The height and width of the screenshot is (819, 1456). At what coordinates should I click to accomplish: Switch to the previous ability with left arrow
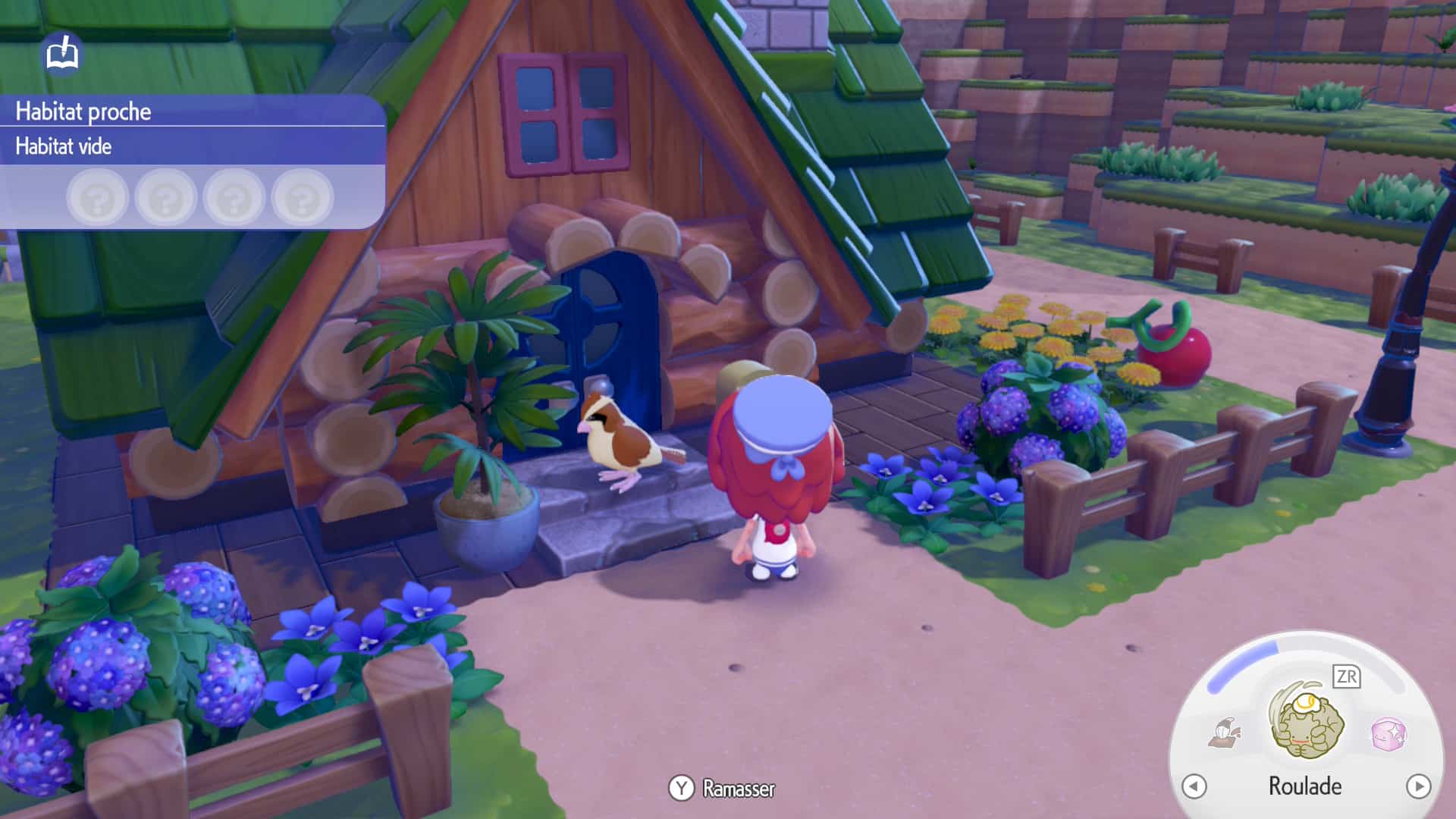(x=1194, y=786)
